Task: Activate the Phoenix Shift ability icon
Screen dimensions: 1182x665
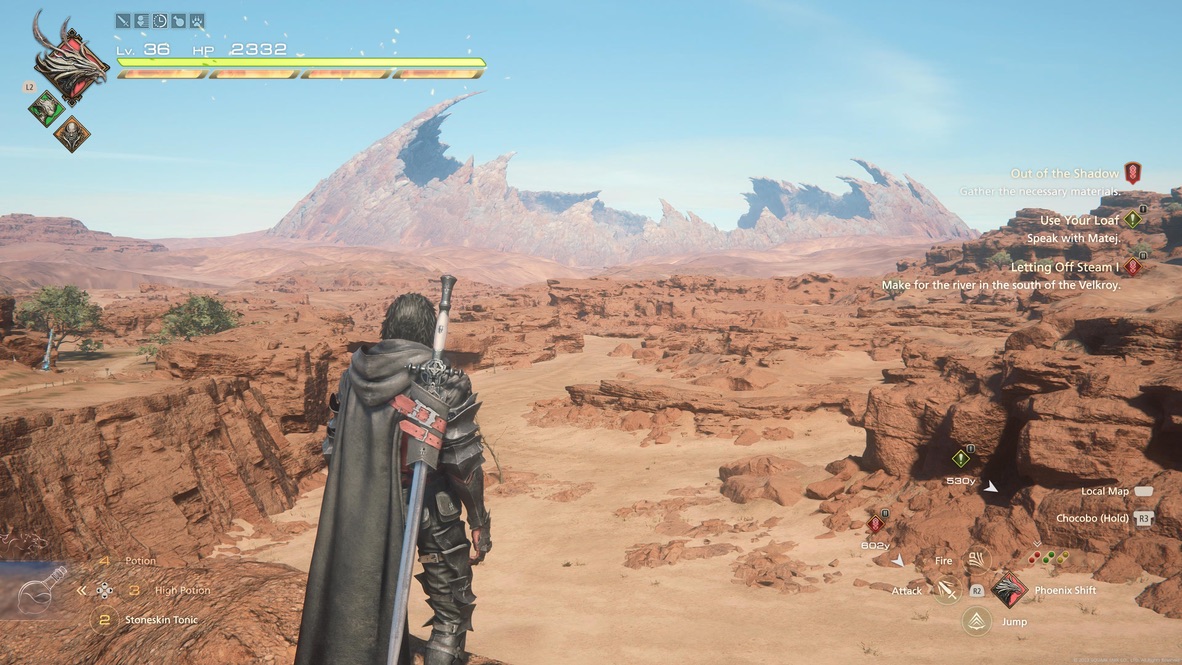Action: point(1009,590)
